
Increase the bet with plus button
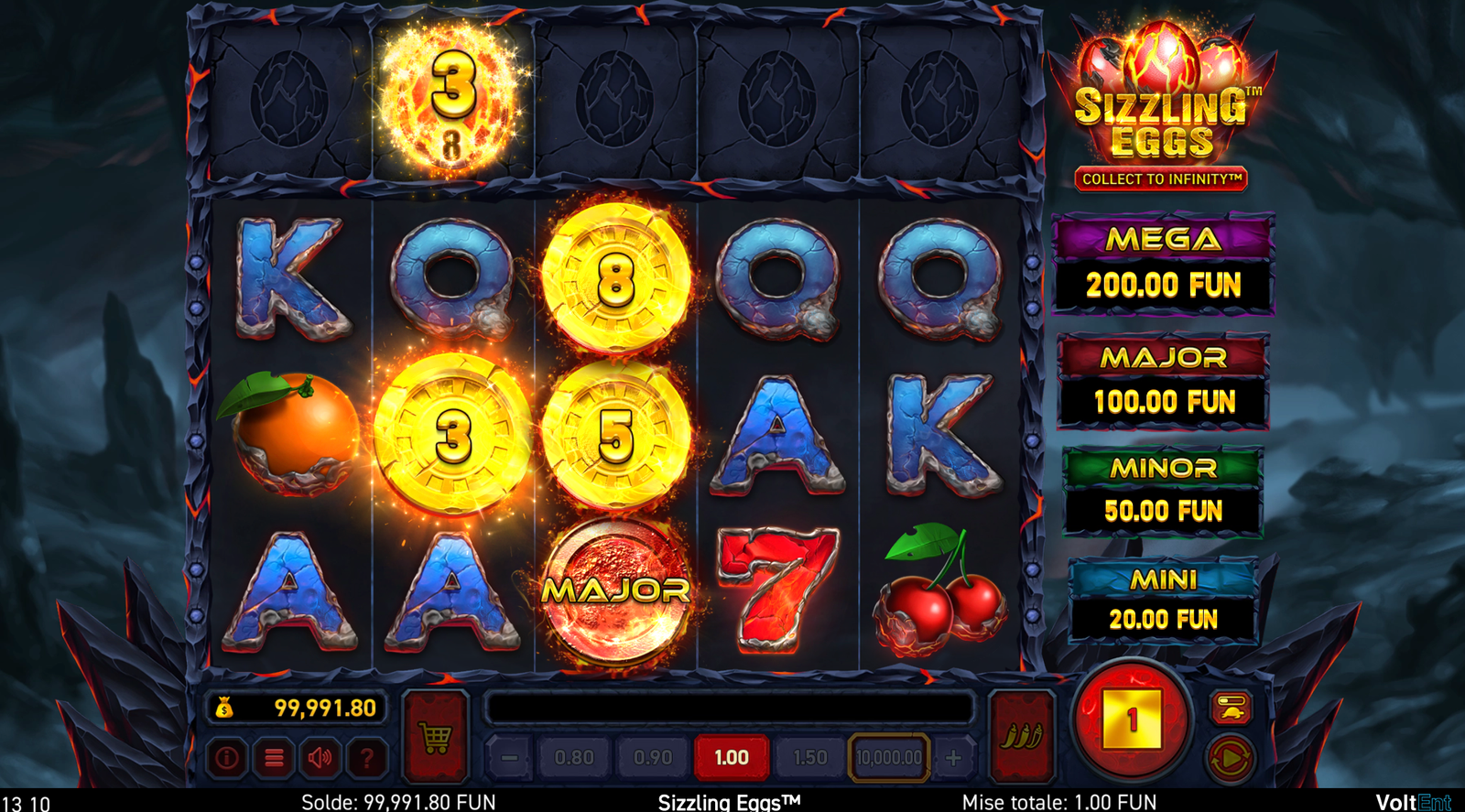pyautogui.click(x=953, y=758)
